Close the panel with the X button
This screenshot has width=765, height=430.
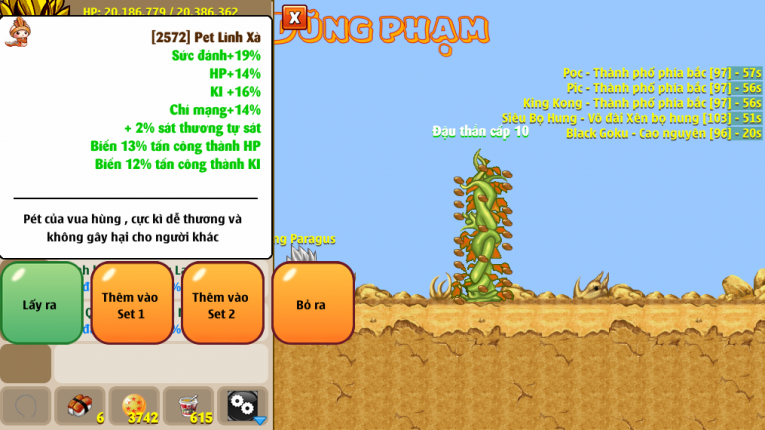tap(294, 17)
